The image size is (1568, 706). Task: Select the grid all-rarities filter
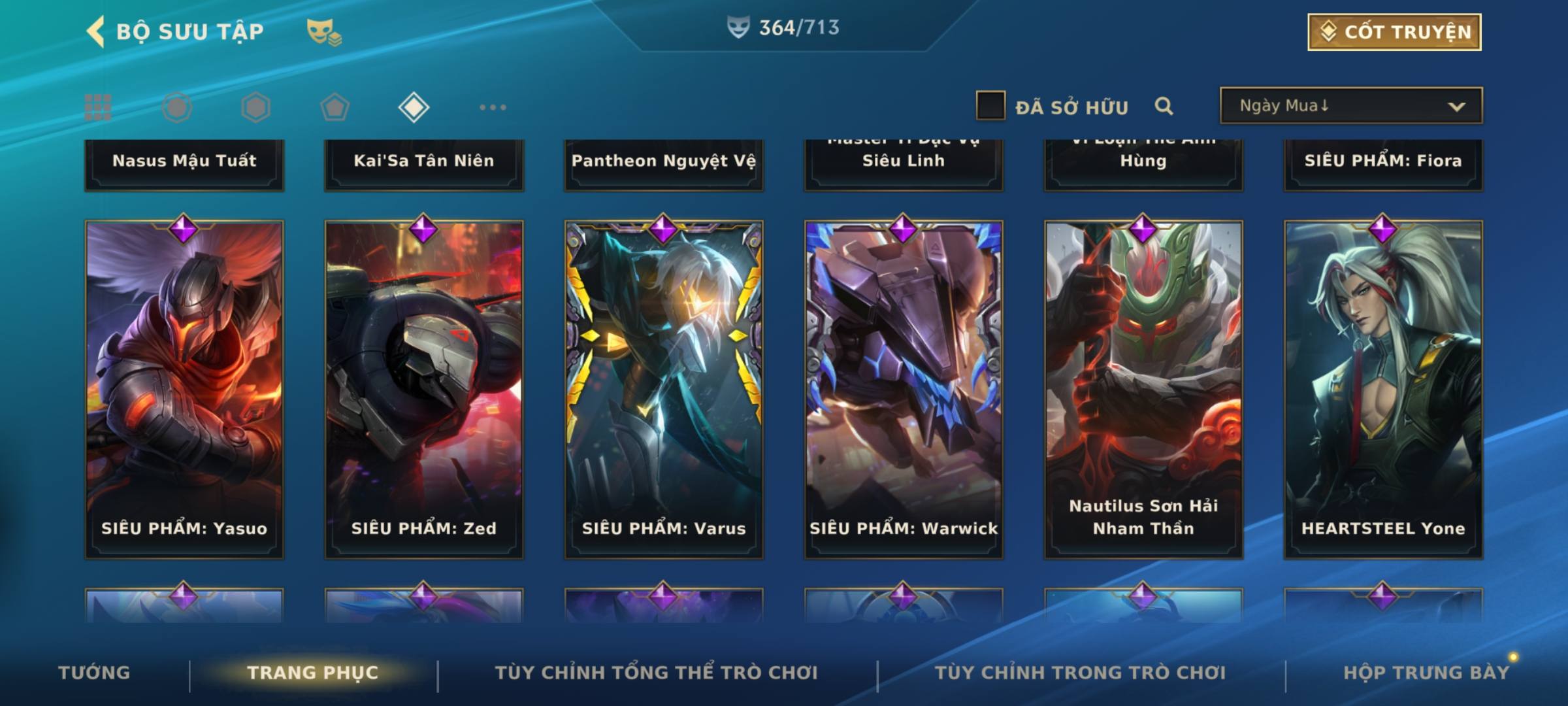point(98,107)
